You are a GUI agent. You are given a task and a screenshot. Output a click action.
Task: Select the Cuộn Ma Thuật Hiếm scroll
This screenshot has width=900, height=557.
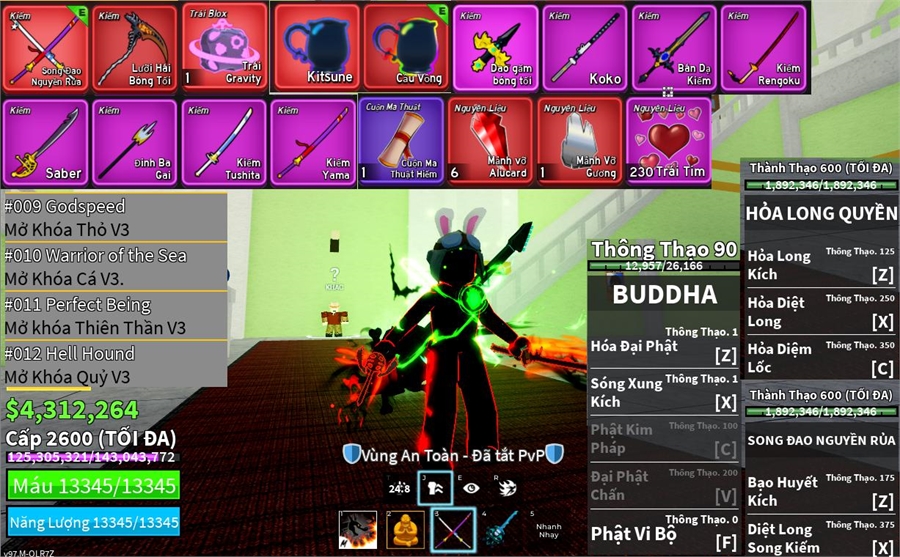tap(401, 141)
